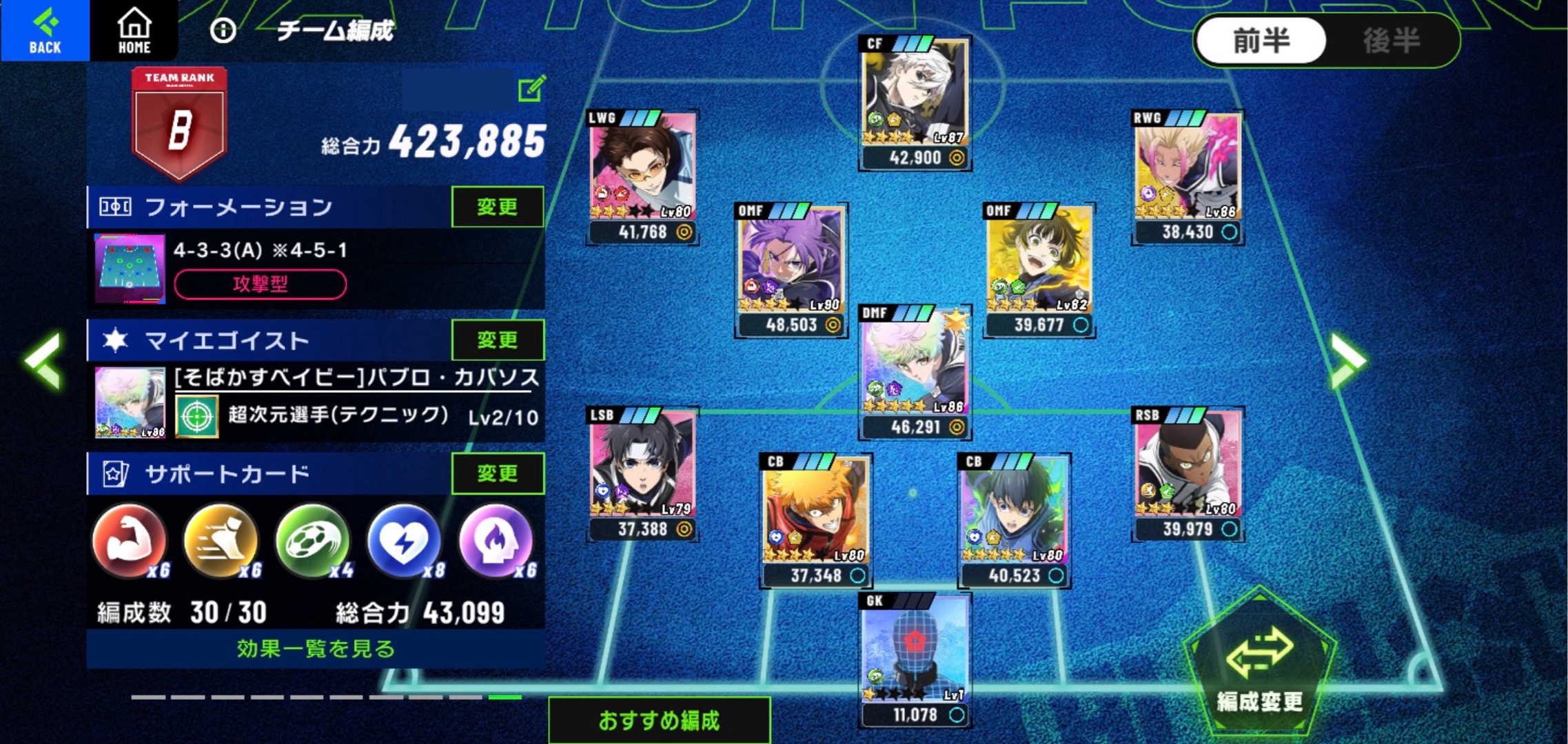View the support effect list 効果一覧を見る
Viewport: 1568px width, 744px height.
(x=316, y=649)
